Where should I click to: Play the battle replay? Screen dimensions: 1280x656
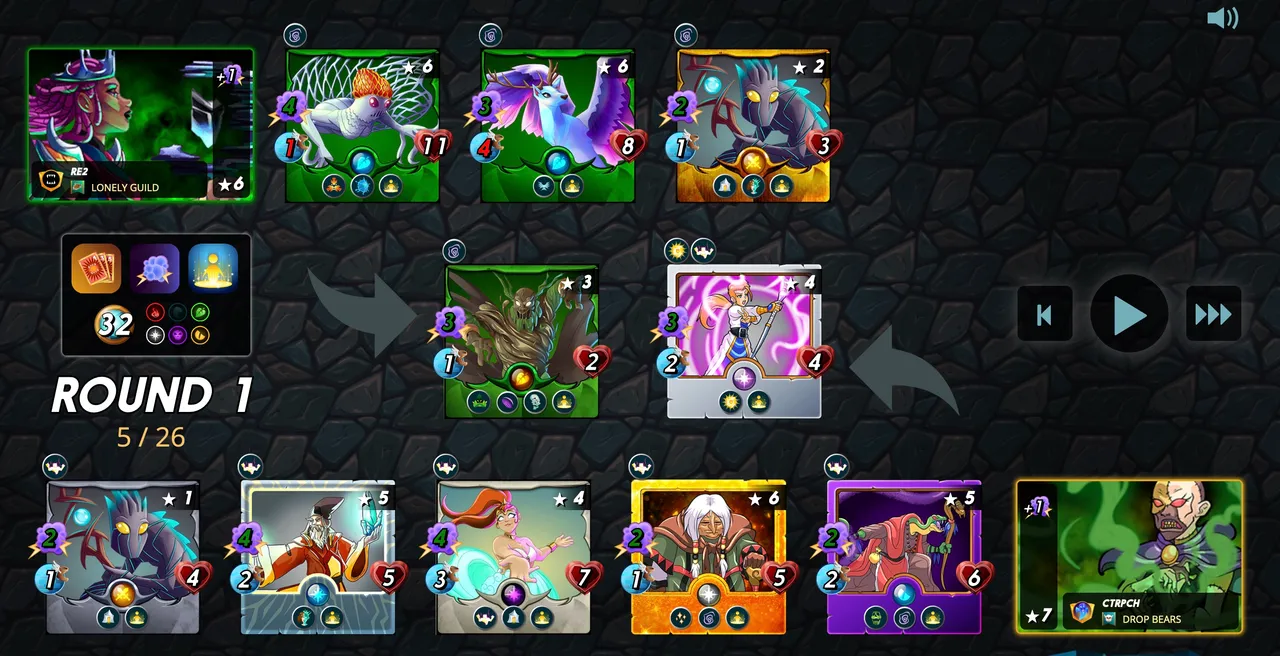tap(1129, 315)
